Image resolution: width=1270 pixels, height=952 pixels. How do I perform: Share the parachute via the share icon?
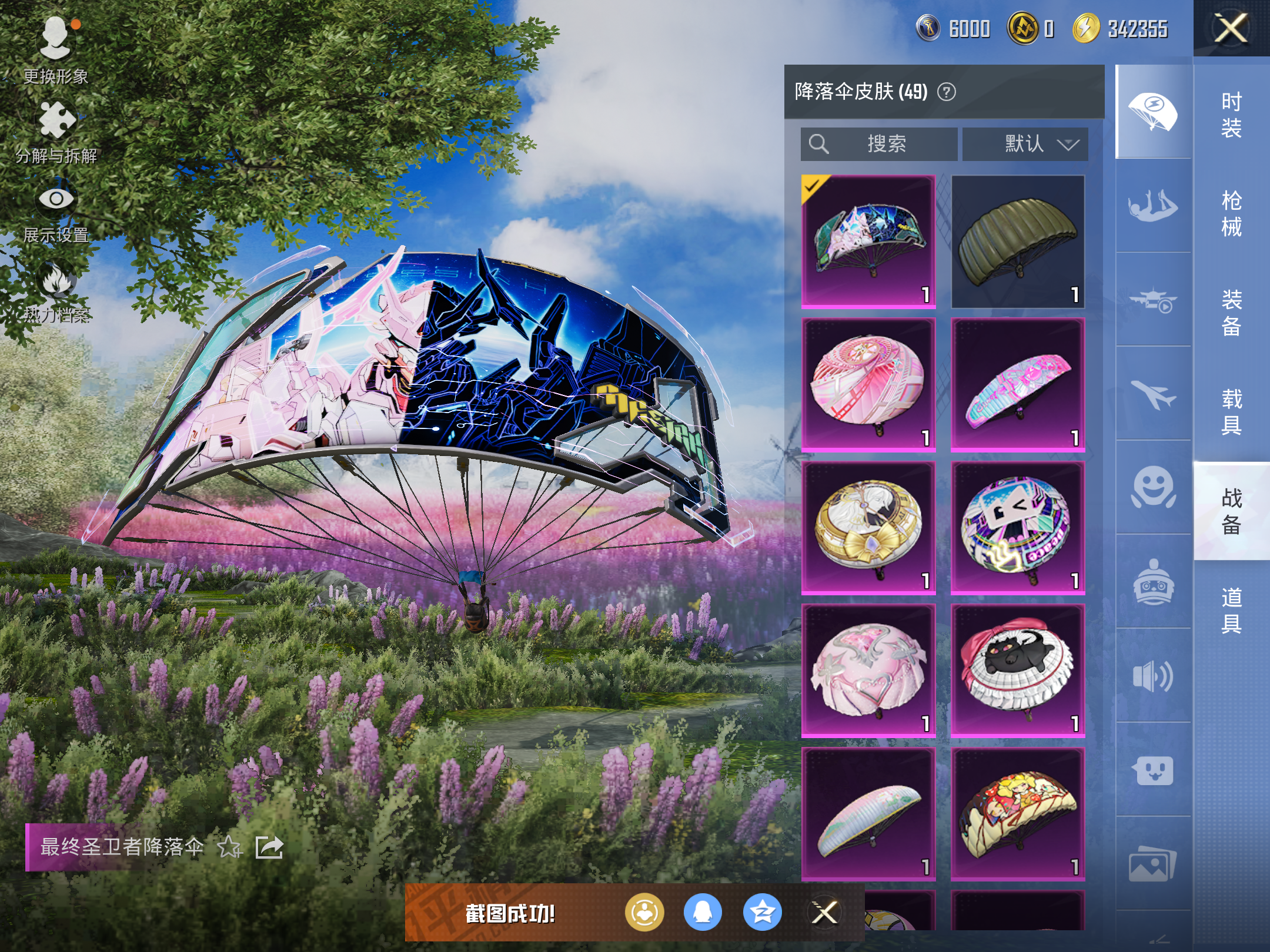click(x=269, y=847)
